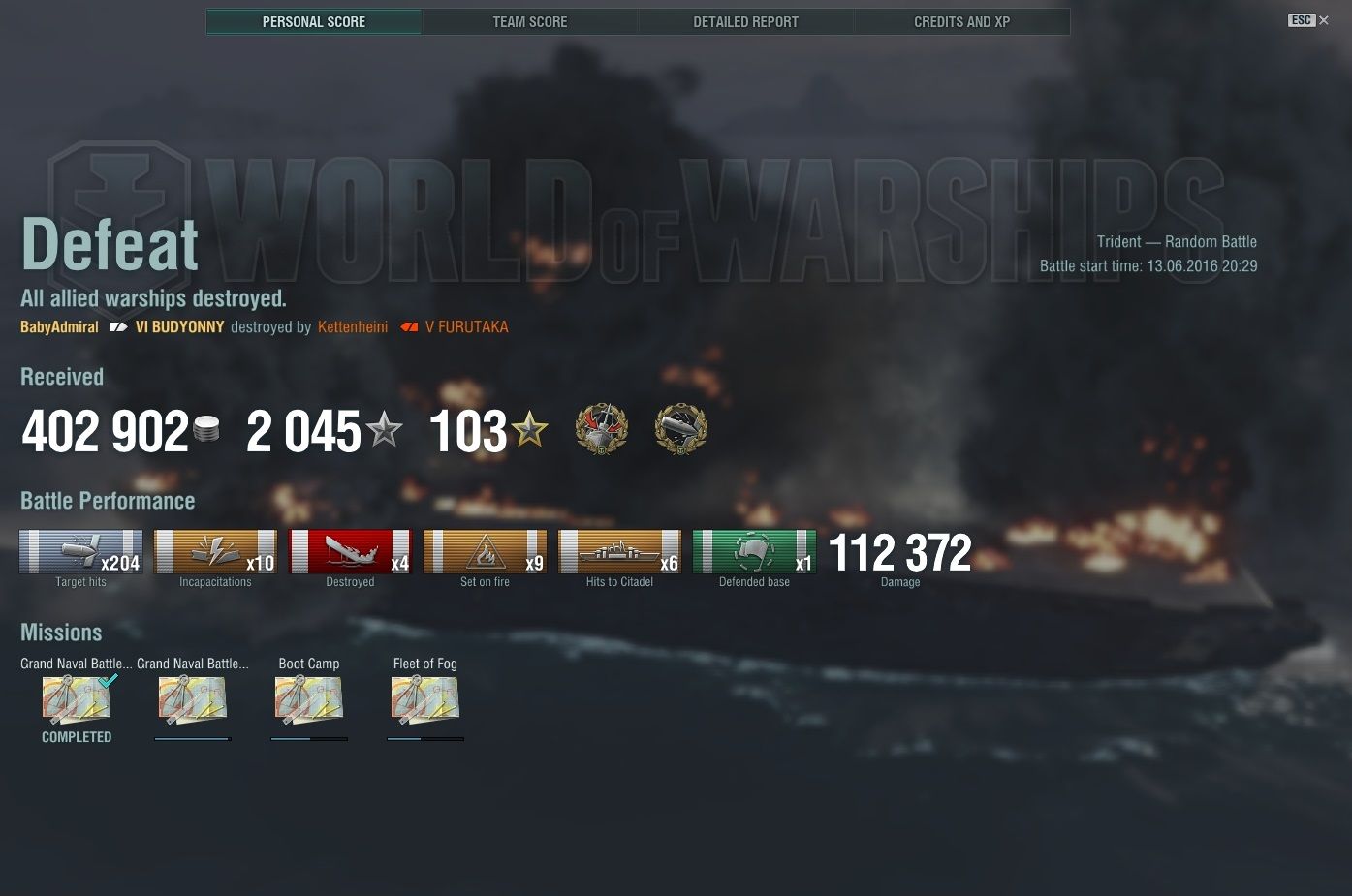Select the Set on fire ribbon

[485, 552]
